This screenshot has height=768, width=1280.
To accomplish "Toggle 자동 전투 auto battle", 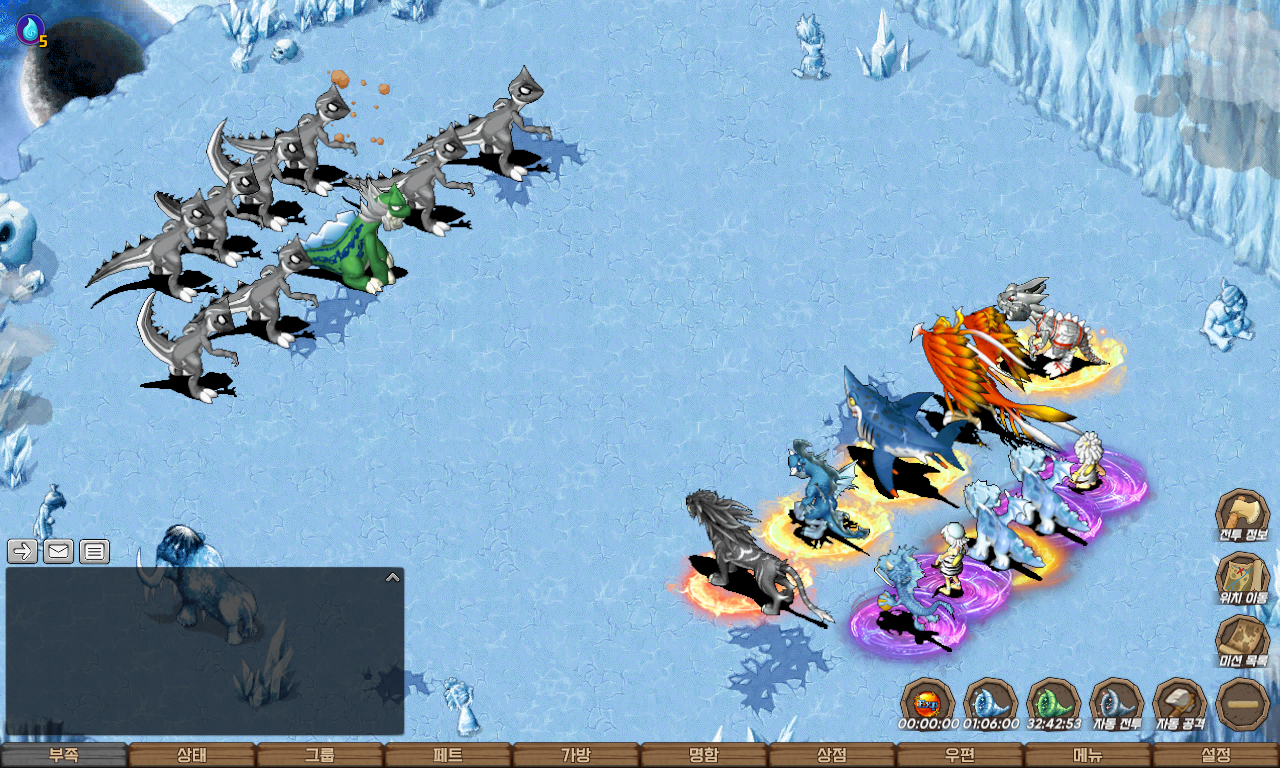I will pyautogui.click(x=1116, y=703).
